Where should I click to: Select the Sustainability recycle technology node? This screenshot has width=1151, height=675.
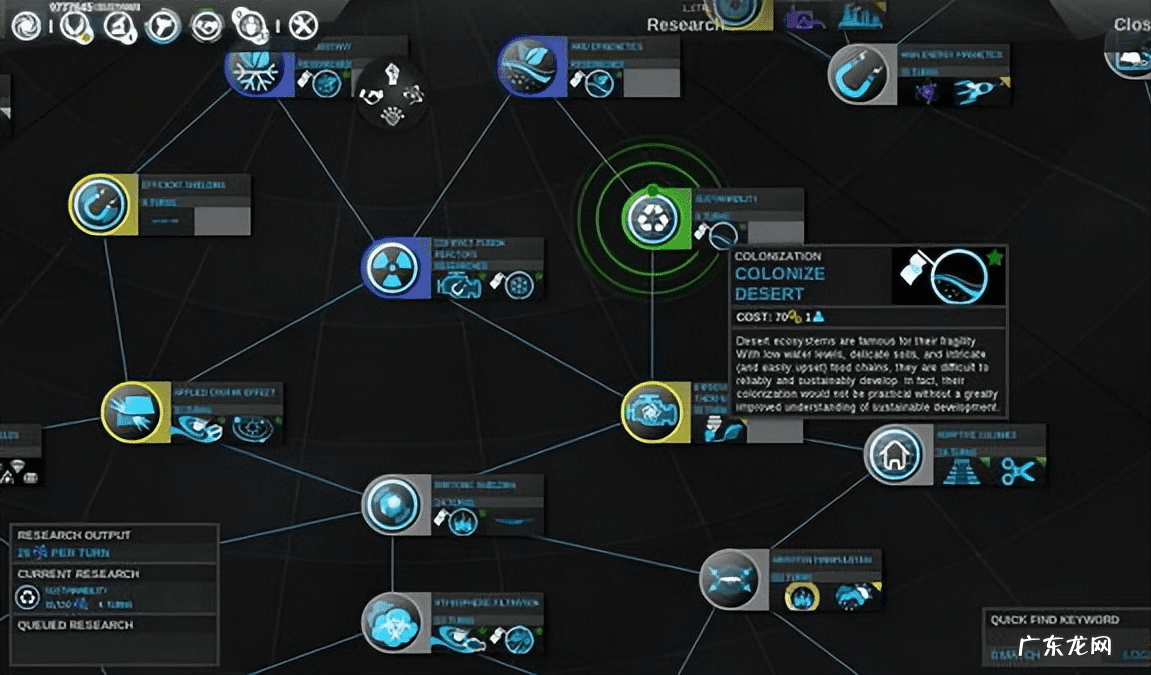[651, 217]
